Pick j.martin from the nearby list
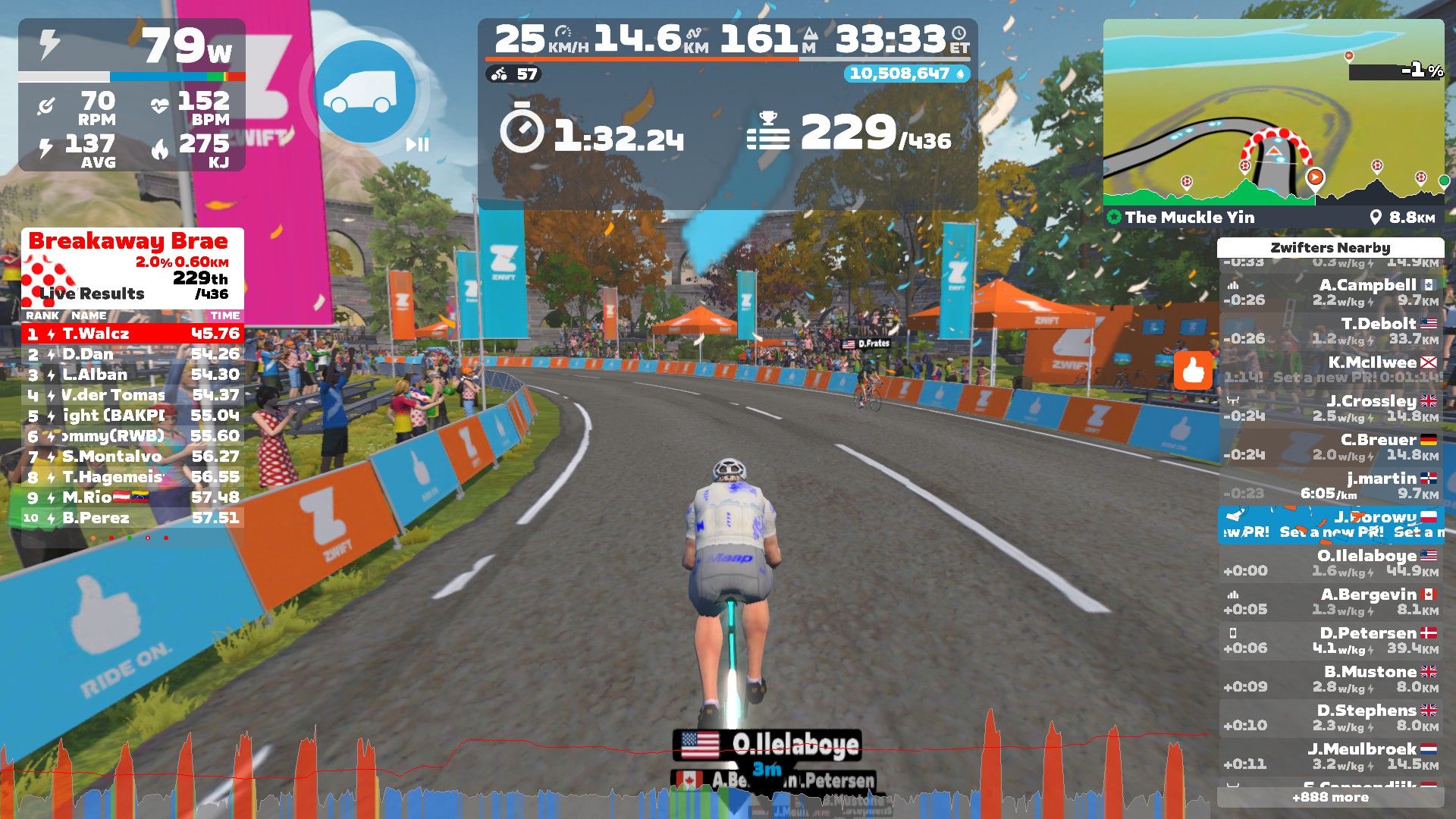 pyautogui.click(x=1331, y=486)
